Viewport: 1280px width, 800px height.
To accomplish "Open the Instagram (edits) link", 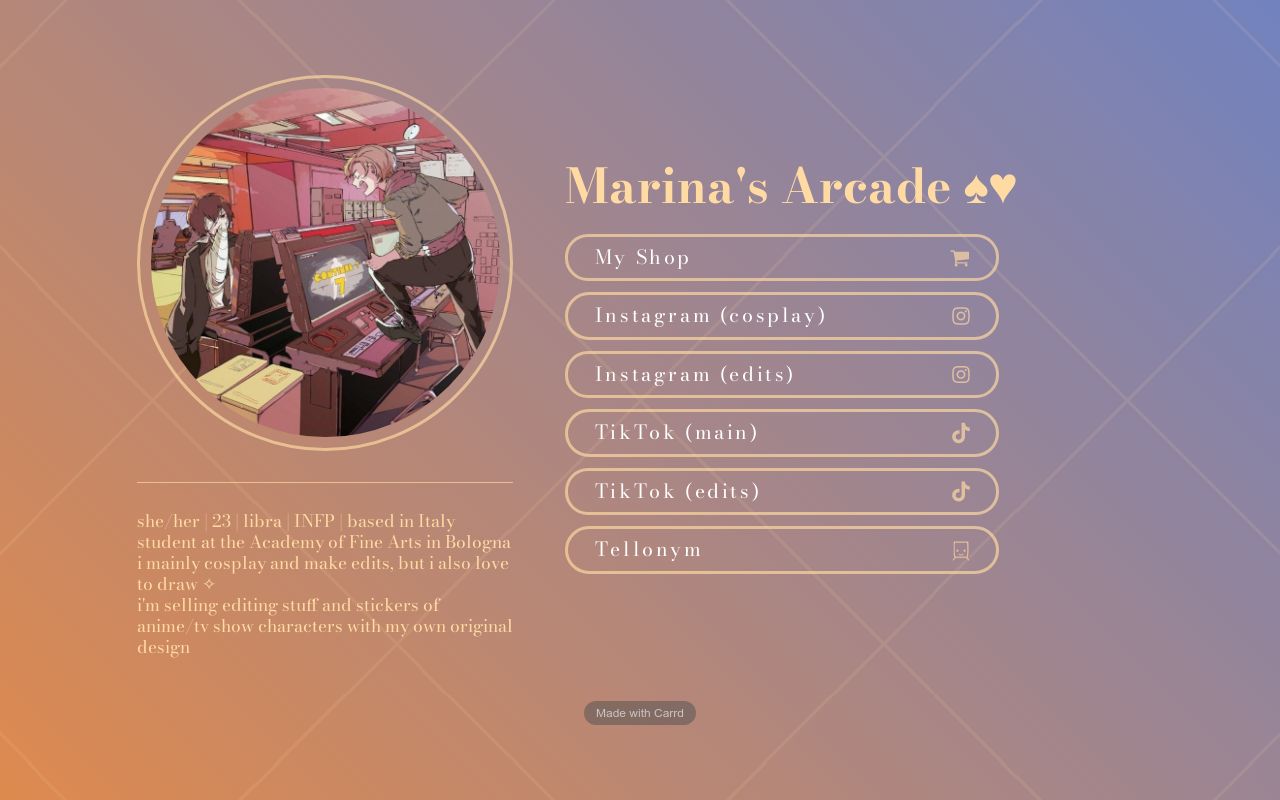I will click(x=781, y=374).
